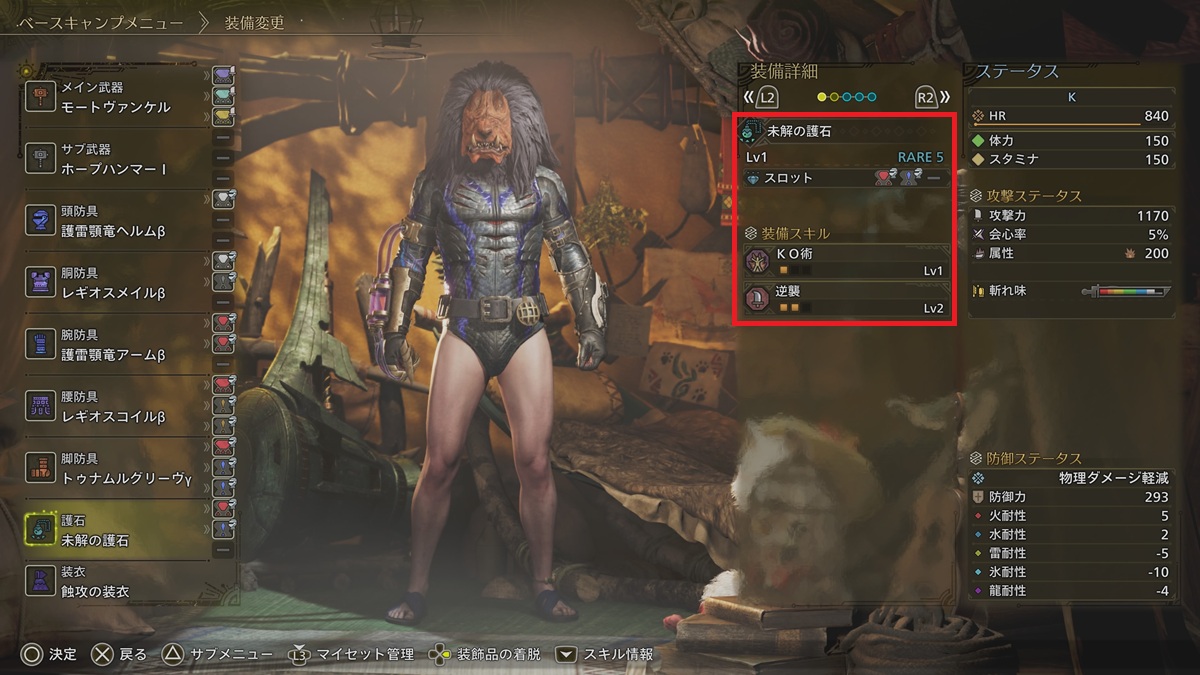Select the 逆襲 equipment skill row
The height and width of the screenshot is (675, 1200).
pyautogui.click(x=846, y=299)
